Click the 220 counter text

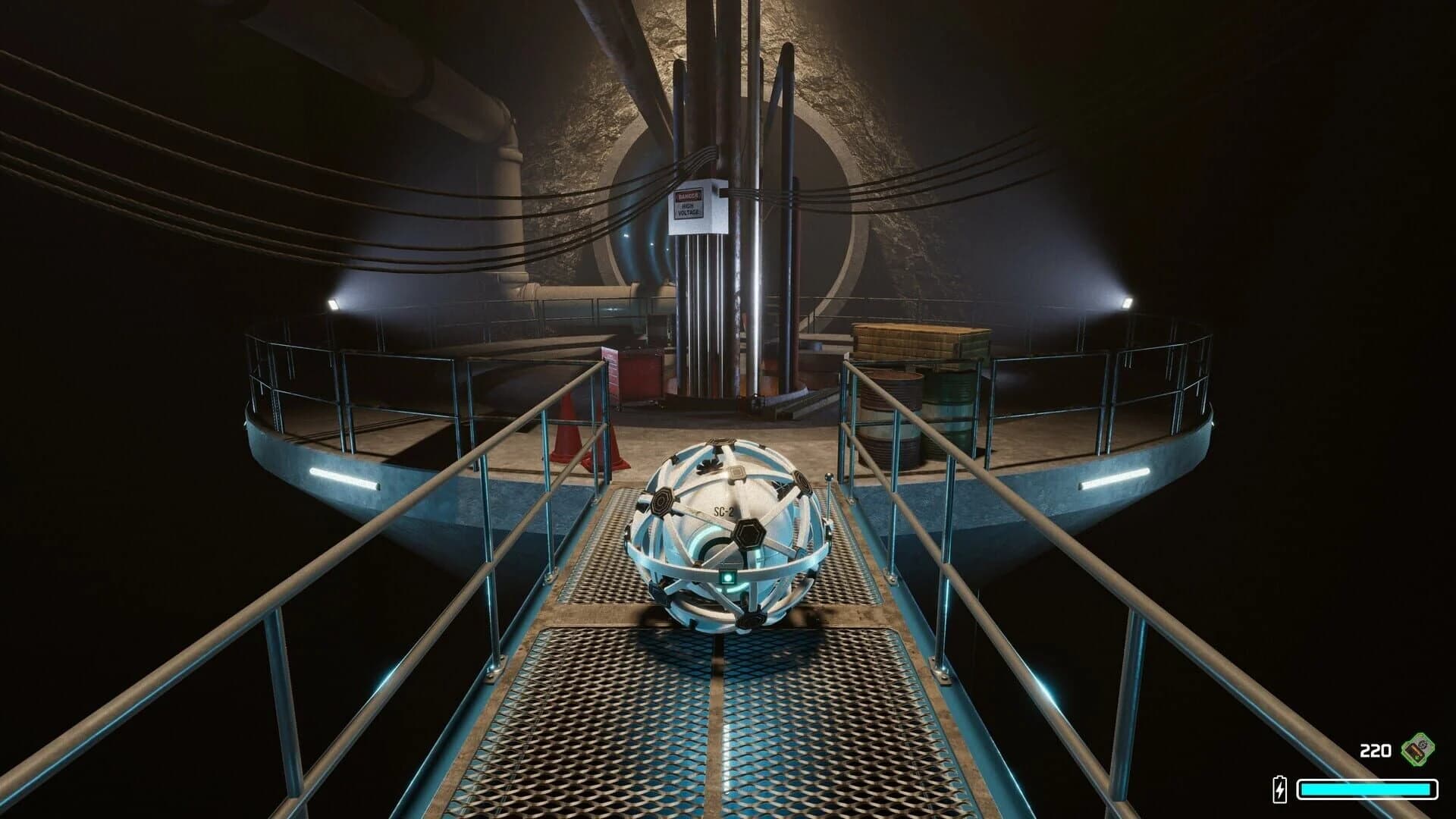[x=1375, y=750]
